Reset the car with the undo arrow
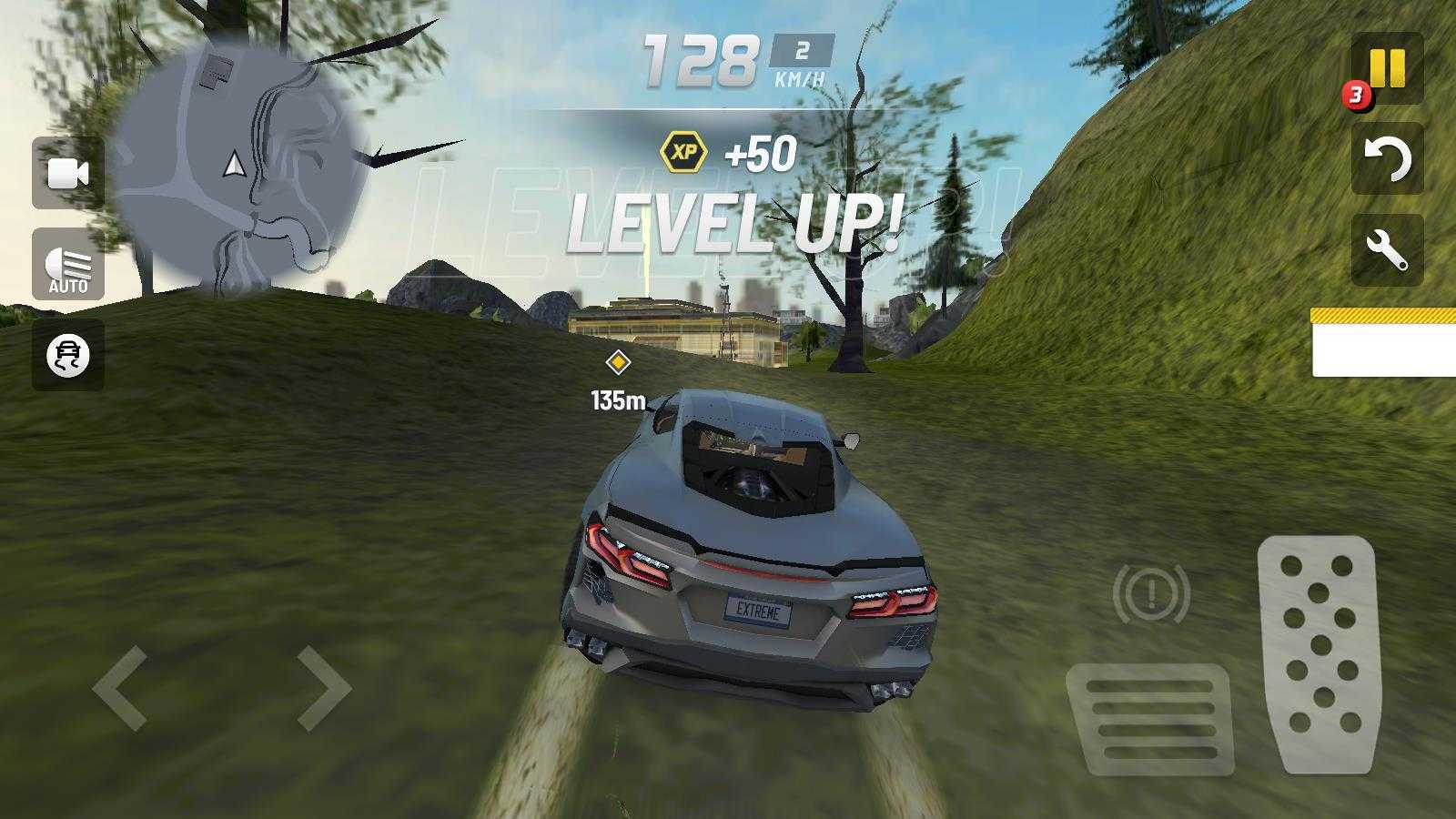The image size is (1456, 819). pyautogui.click(x=1387, y=159)
